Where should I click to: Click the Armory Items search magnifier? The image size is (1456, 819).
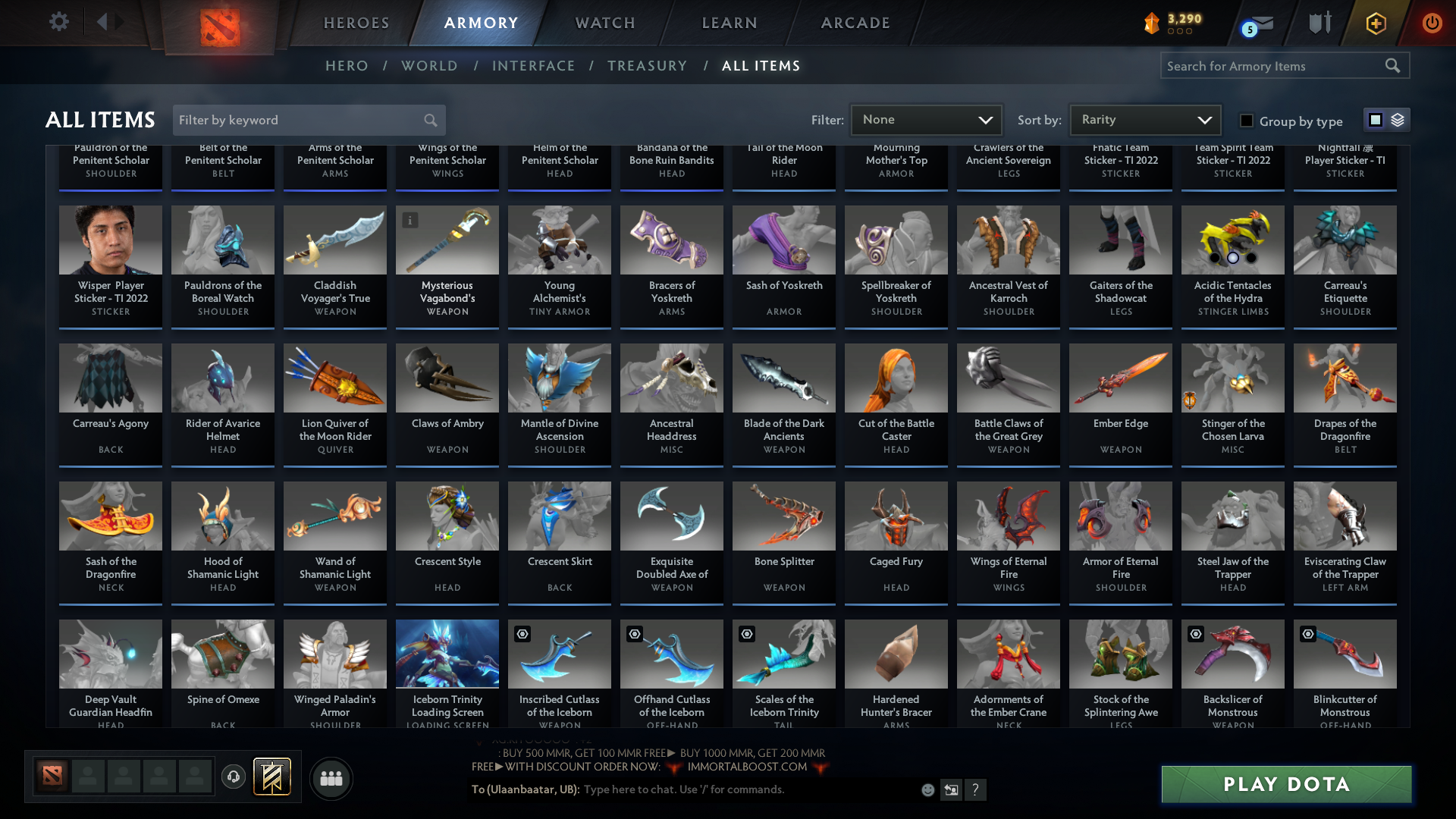point(1393,66)
